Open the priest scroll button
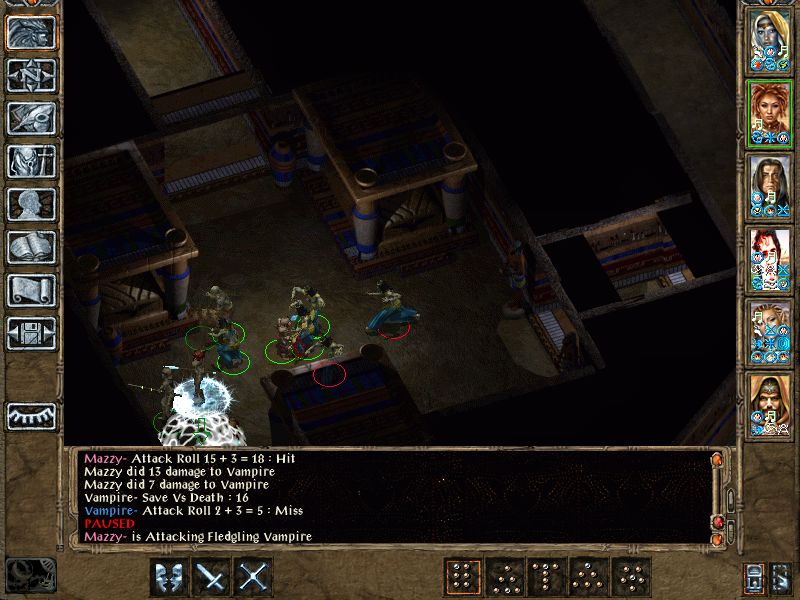The width and height of the screenshot is (800, 600). tap(31, 290)
